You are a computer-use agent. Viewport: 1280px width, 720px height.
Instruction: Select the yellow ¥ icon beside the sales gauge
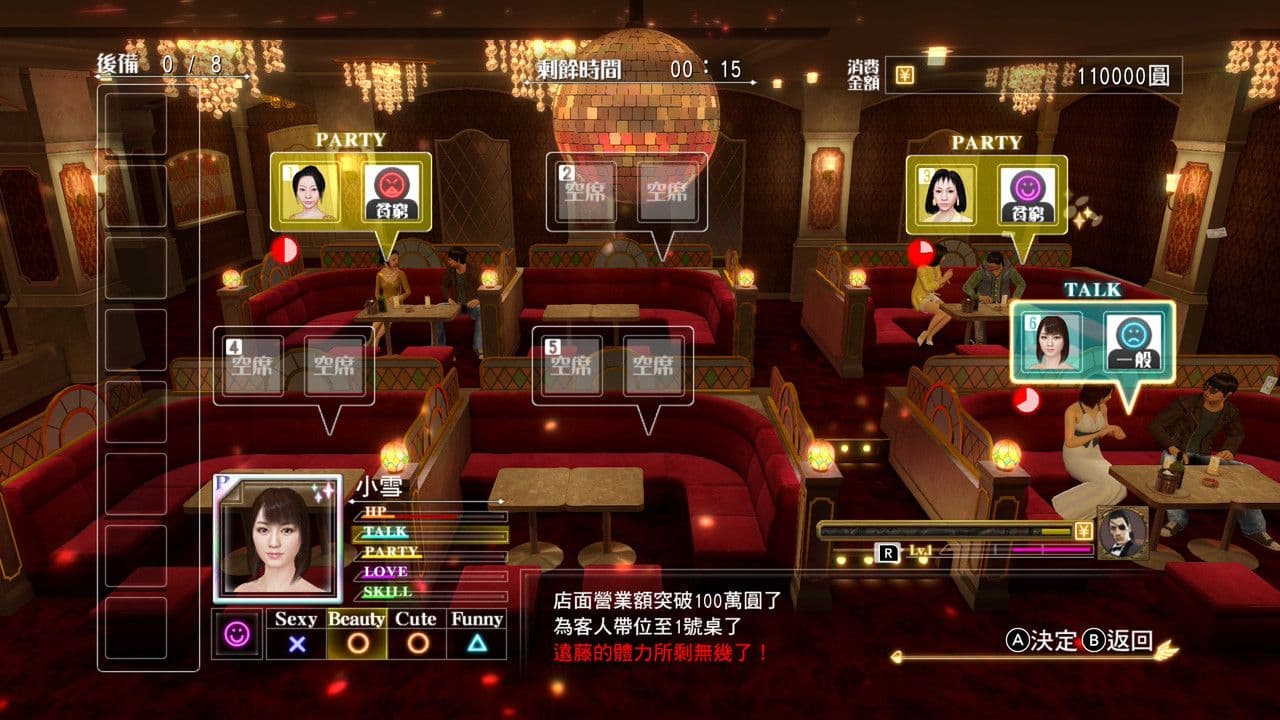[x=1082, y=530]
